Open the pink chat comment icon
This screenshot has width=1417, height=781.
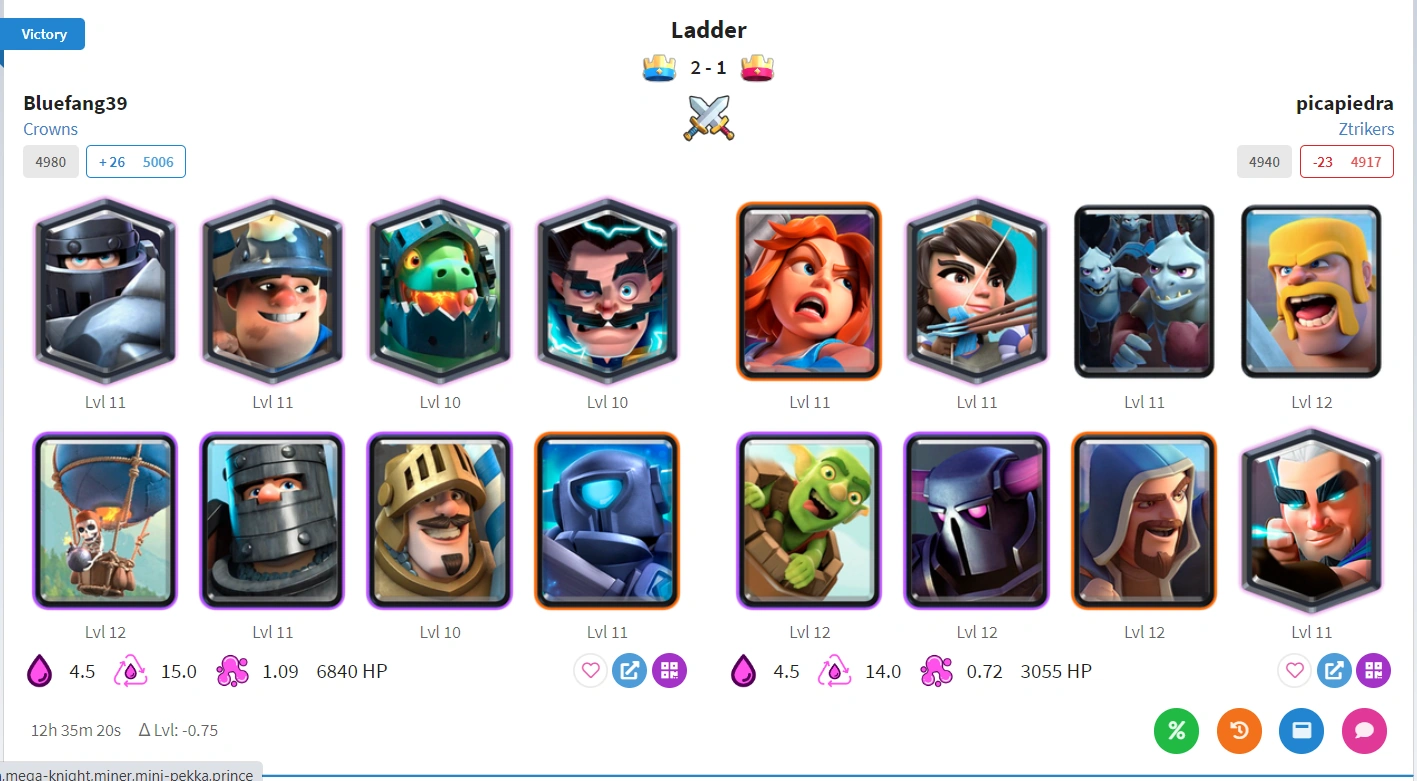1364,731
